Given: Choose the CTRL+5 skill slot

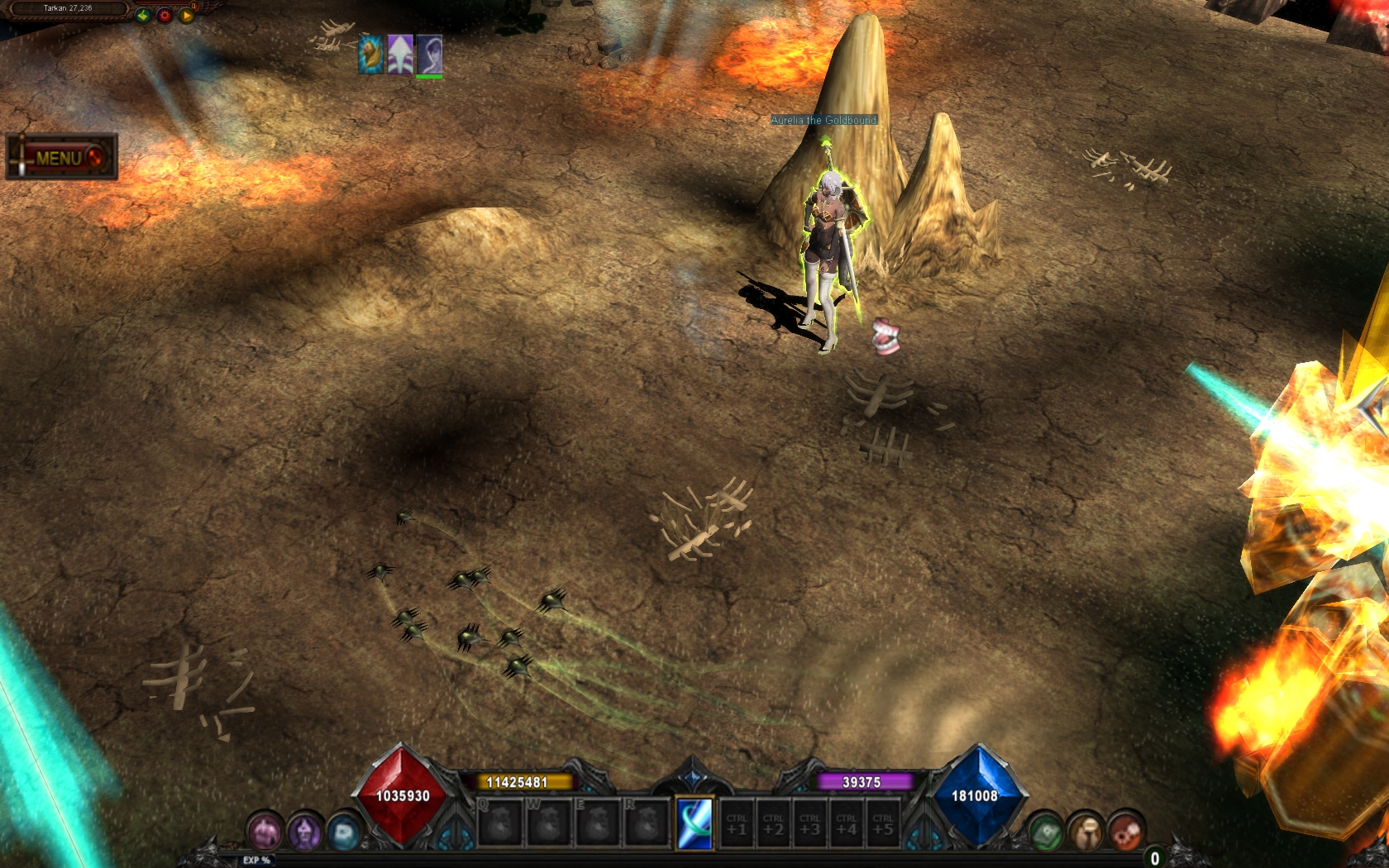Looking at the screenshot, I should [x=883, y=823].
